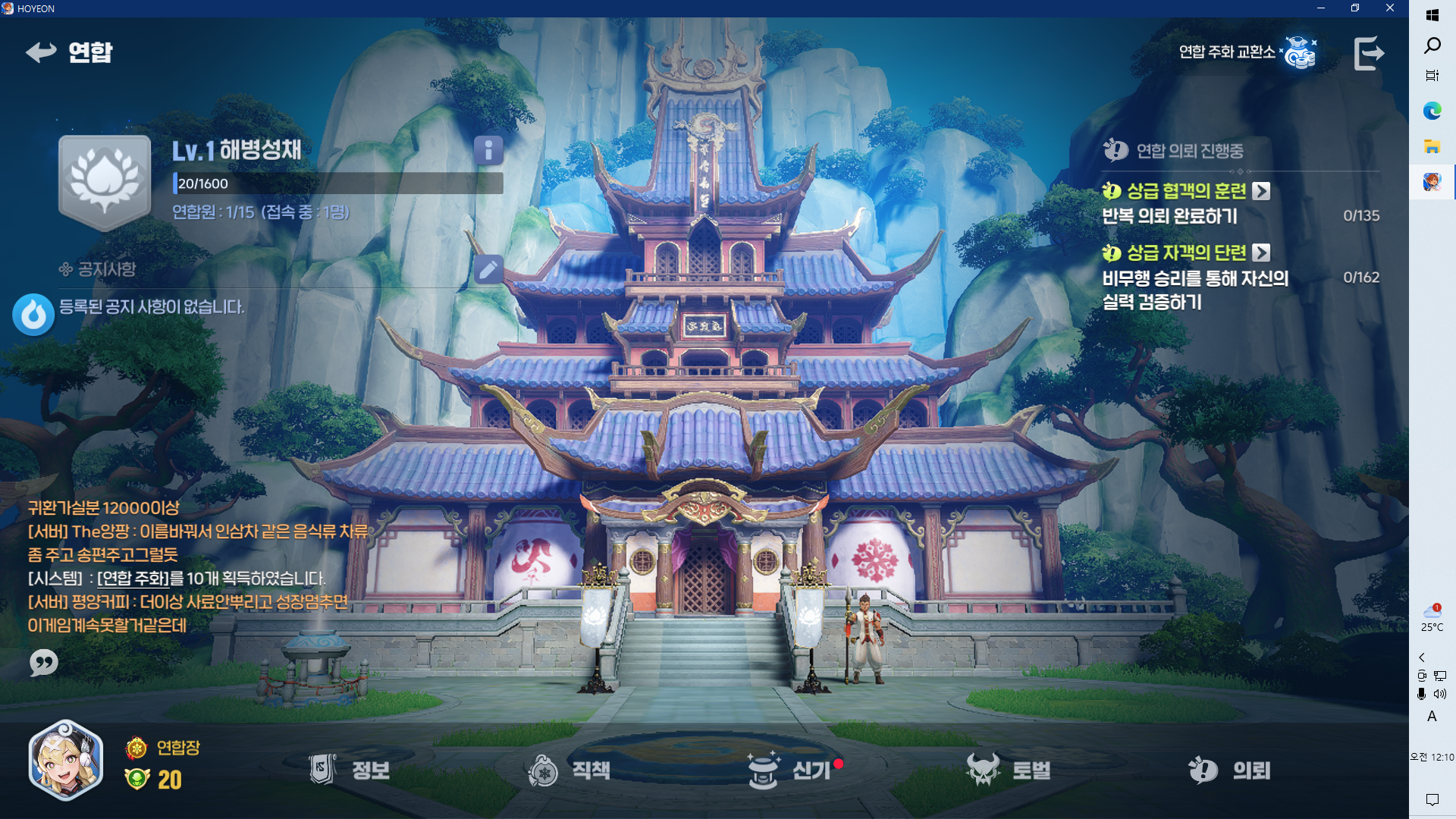Select the blonde character portrait
The height and width of the screenshot is (819, 1456).
point(66,761)
